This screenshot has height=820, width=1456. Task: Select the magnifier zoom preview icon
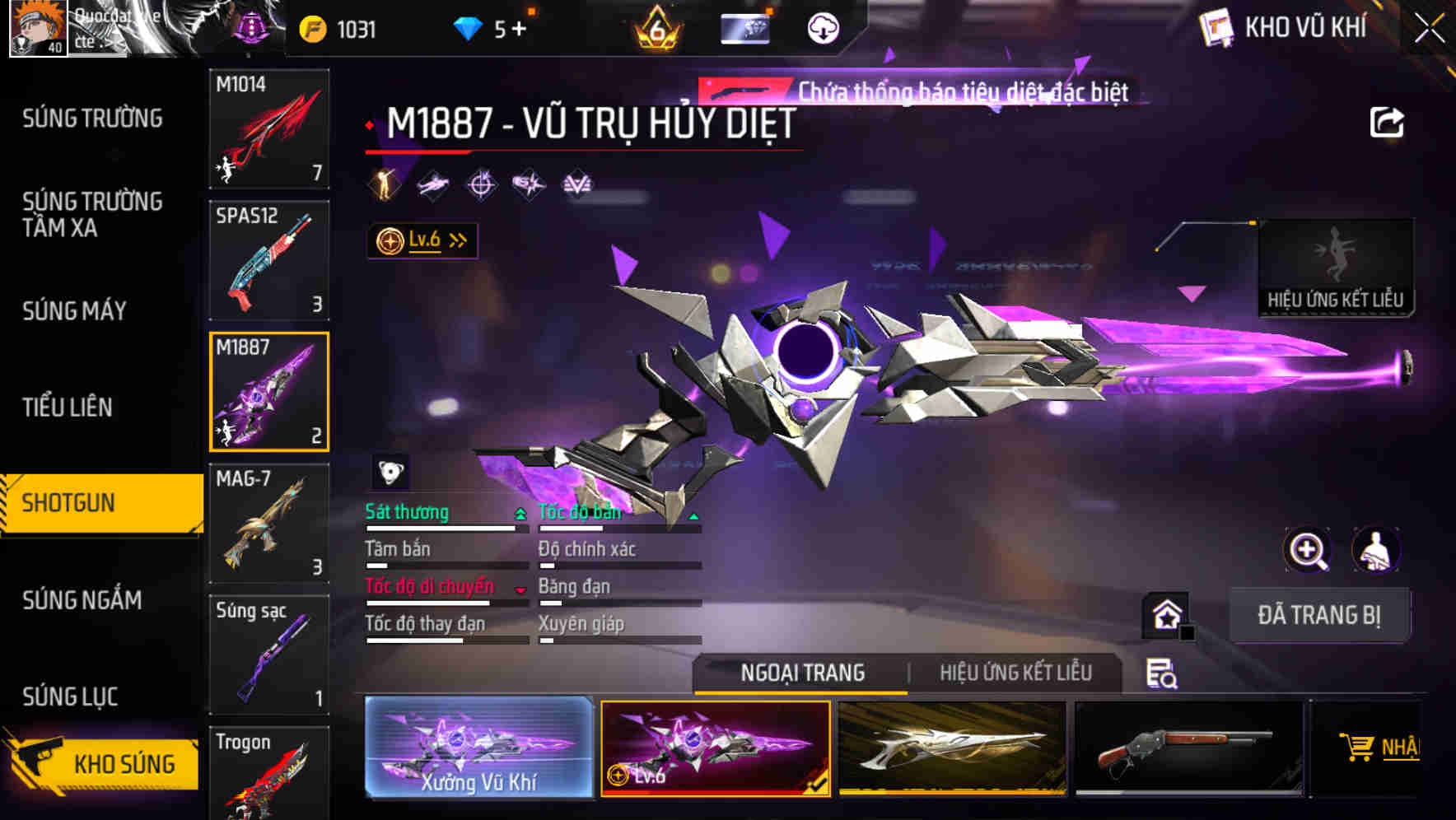[1308, 550]
